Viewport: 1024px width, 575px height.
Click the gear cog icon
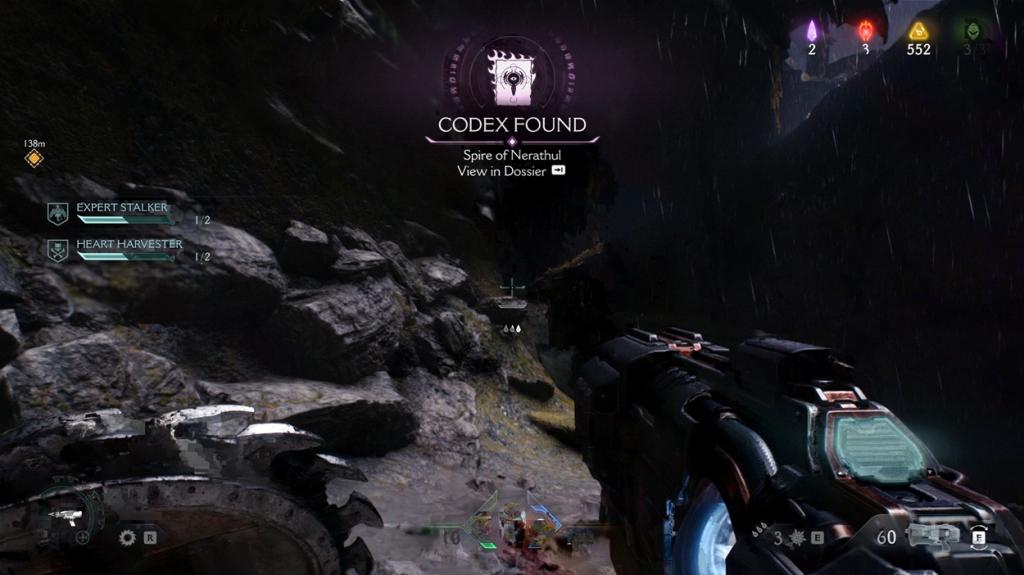127,537
